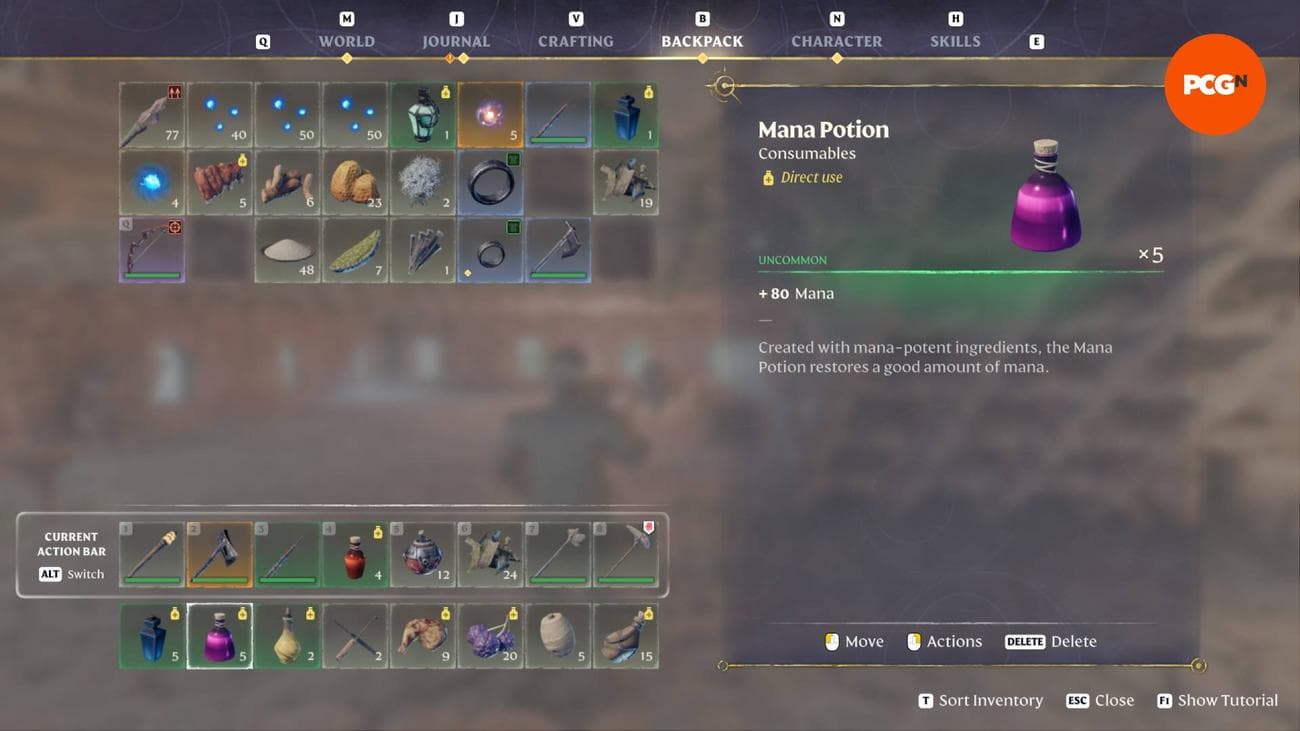Open the Skills tab
The height and width of the screenshot is (731, 1300).
click(955, 41)
